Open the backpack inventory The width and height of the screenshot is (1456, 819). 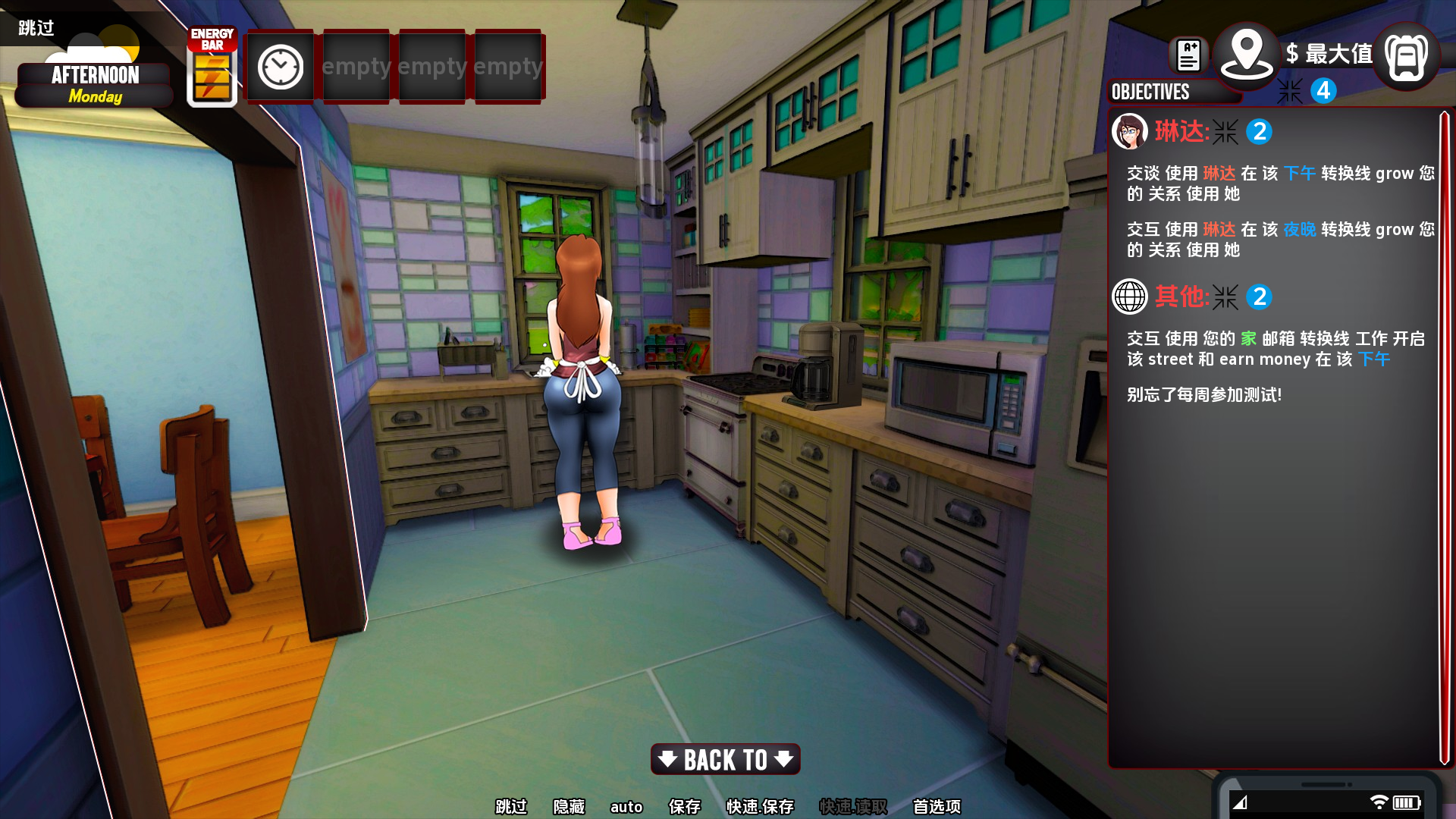(x=1406, y=57)
